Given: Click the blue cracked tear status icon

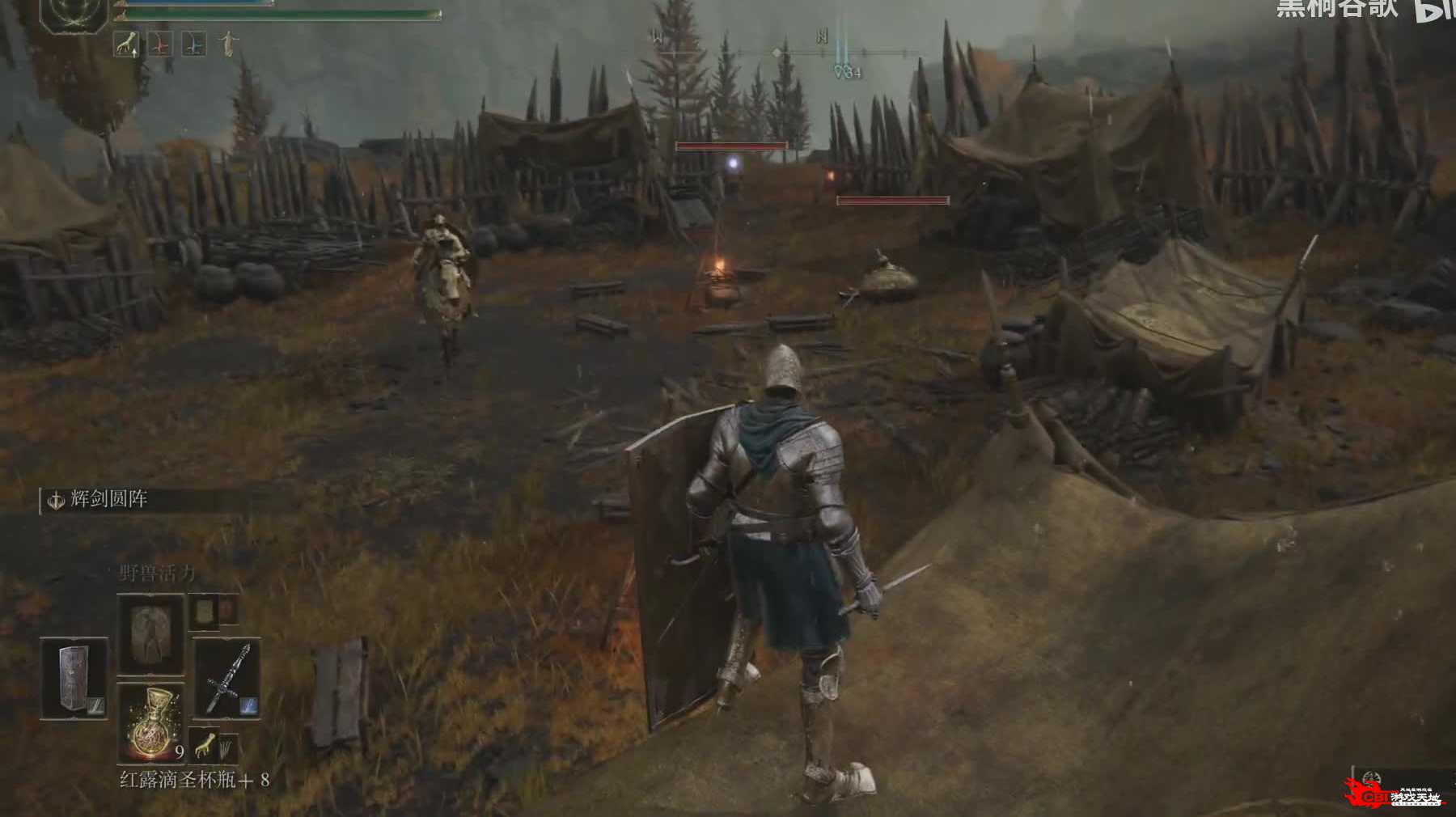Looking at the screenshot, I should [x=193, y=44].
